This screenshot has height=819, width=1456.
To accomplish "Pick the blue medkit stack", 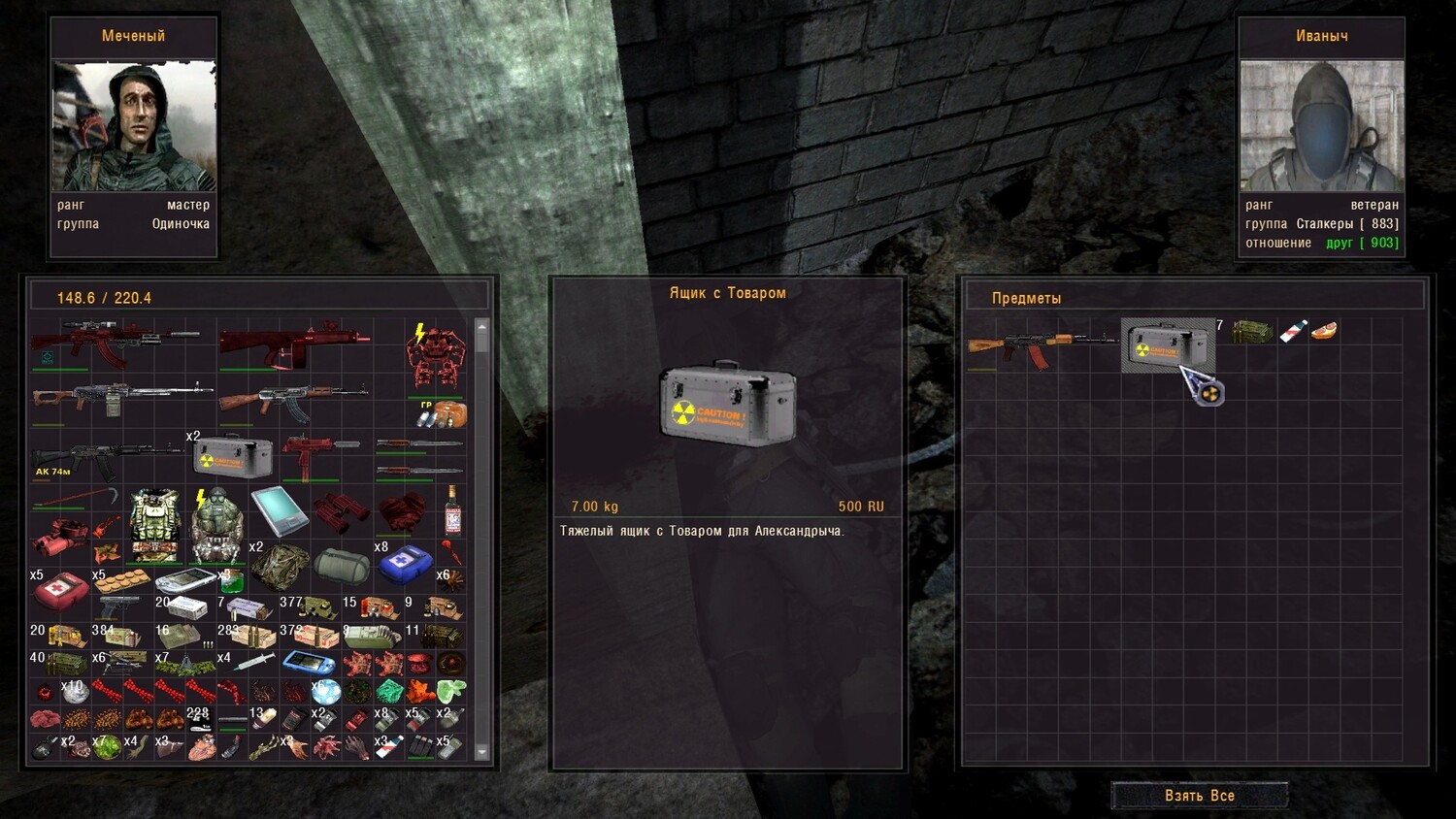I will tap(404, 563).
